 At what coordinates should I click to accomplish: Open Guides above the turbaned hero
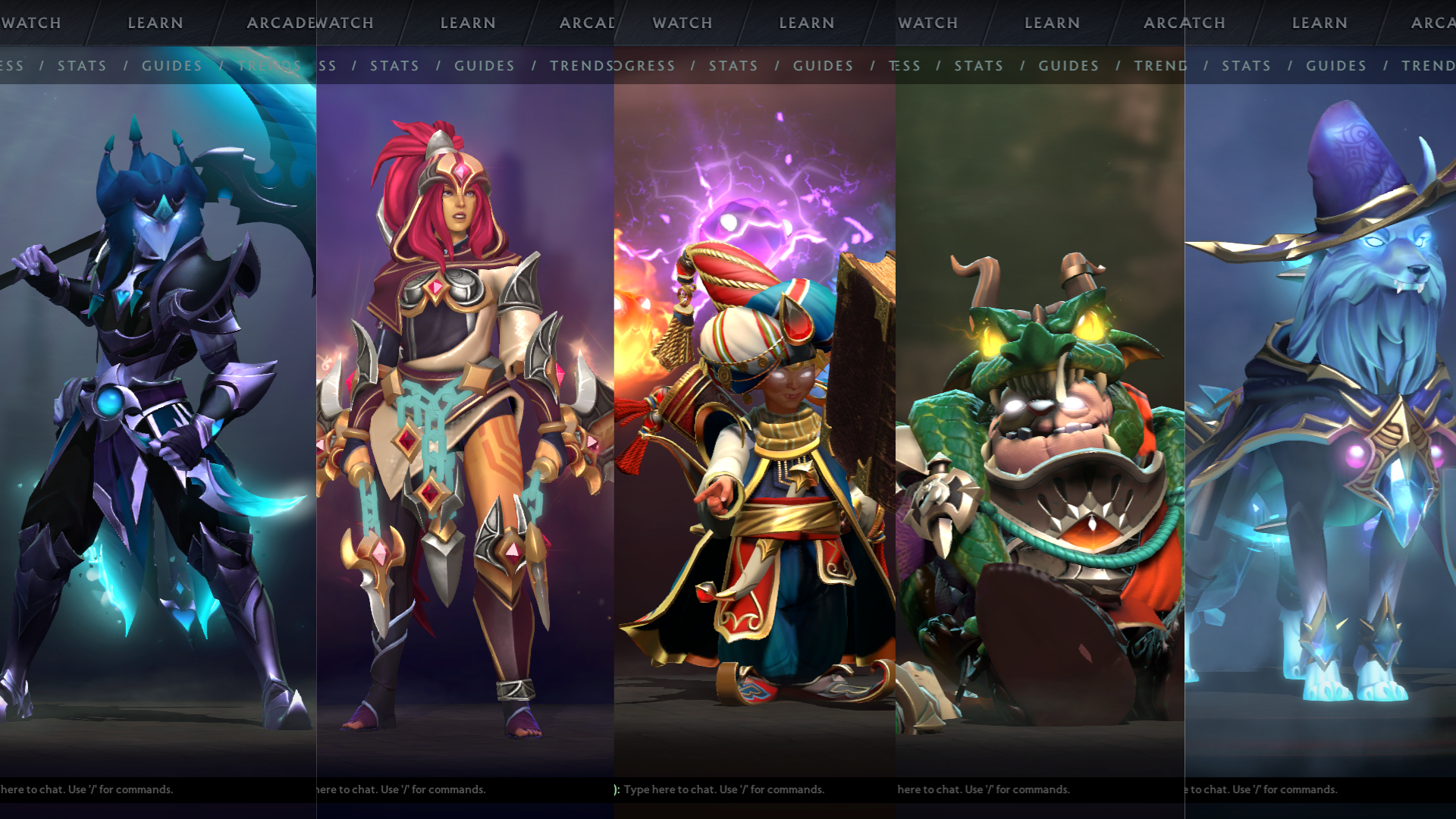point(823,66)
